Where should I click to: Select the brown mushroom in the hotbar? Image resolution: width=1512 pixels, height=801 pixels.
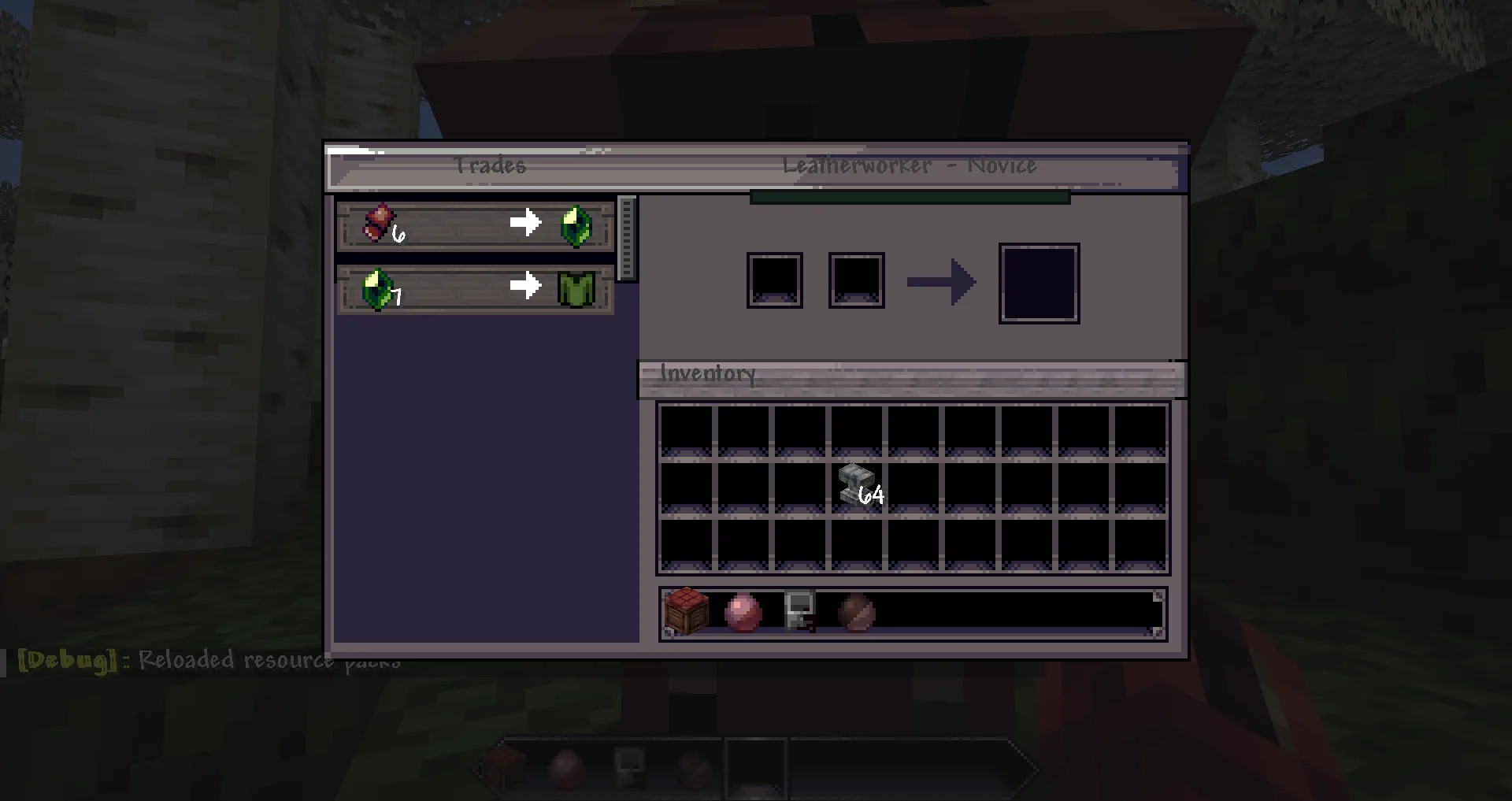tap(857, 614)
